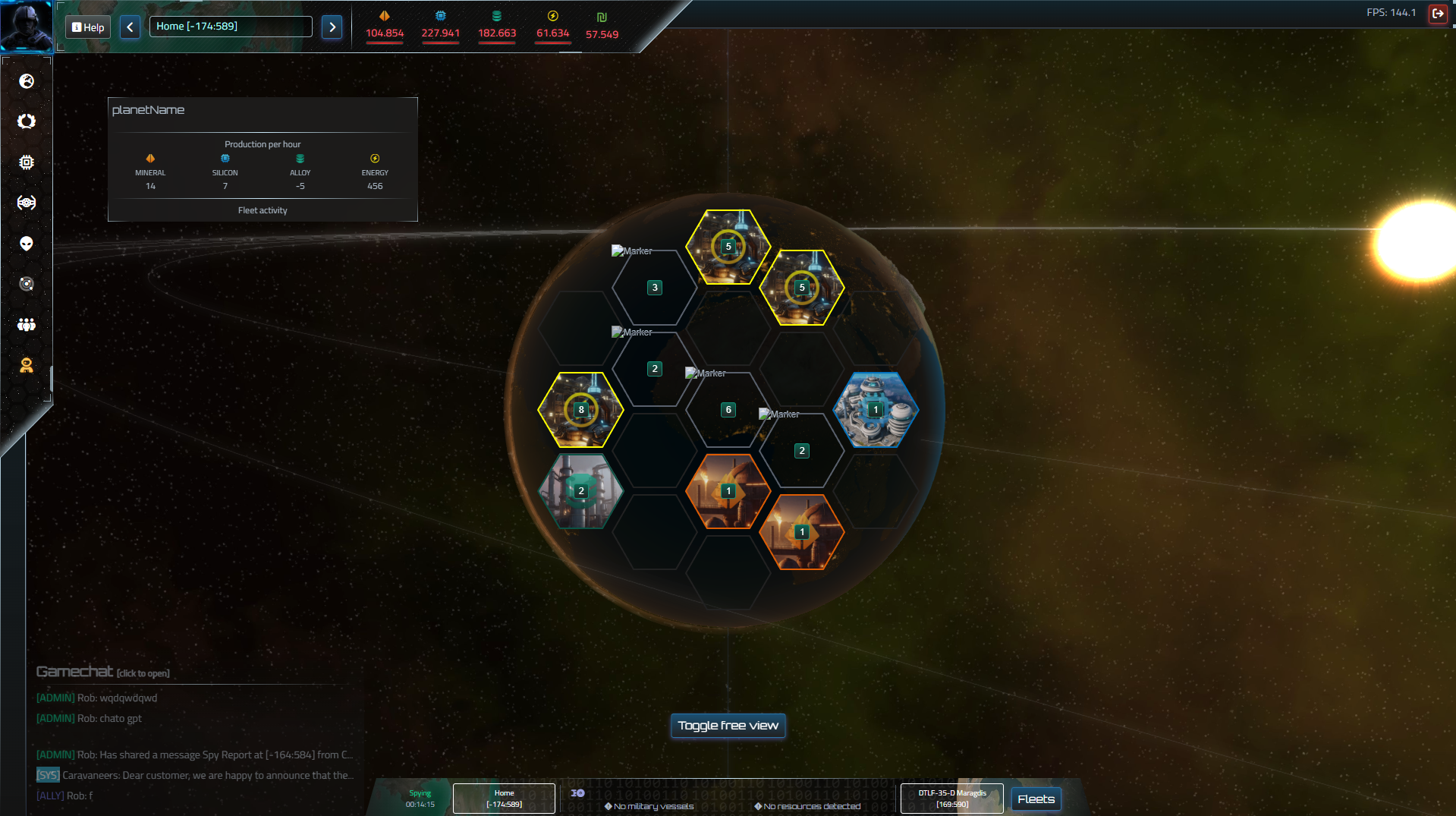Select the level 8 yellow building hex
This screenshot has width=1456, height=816.
click(x=580, y=410)
